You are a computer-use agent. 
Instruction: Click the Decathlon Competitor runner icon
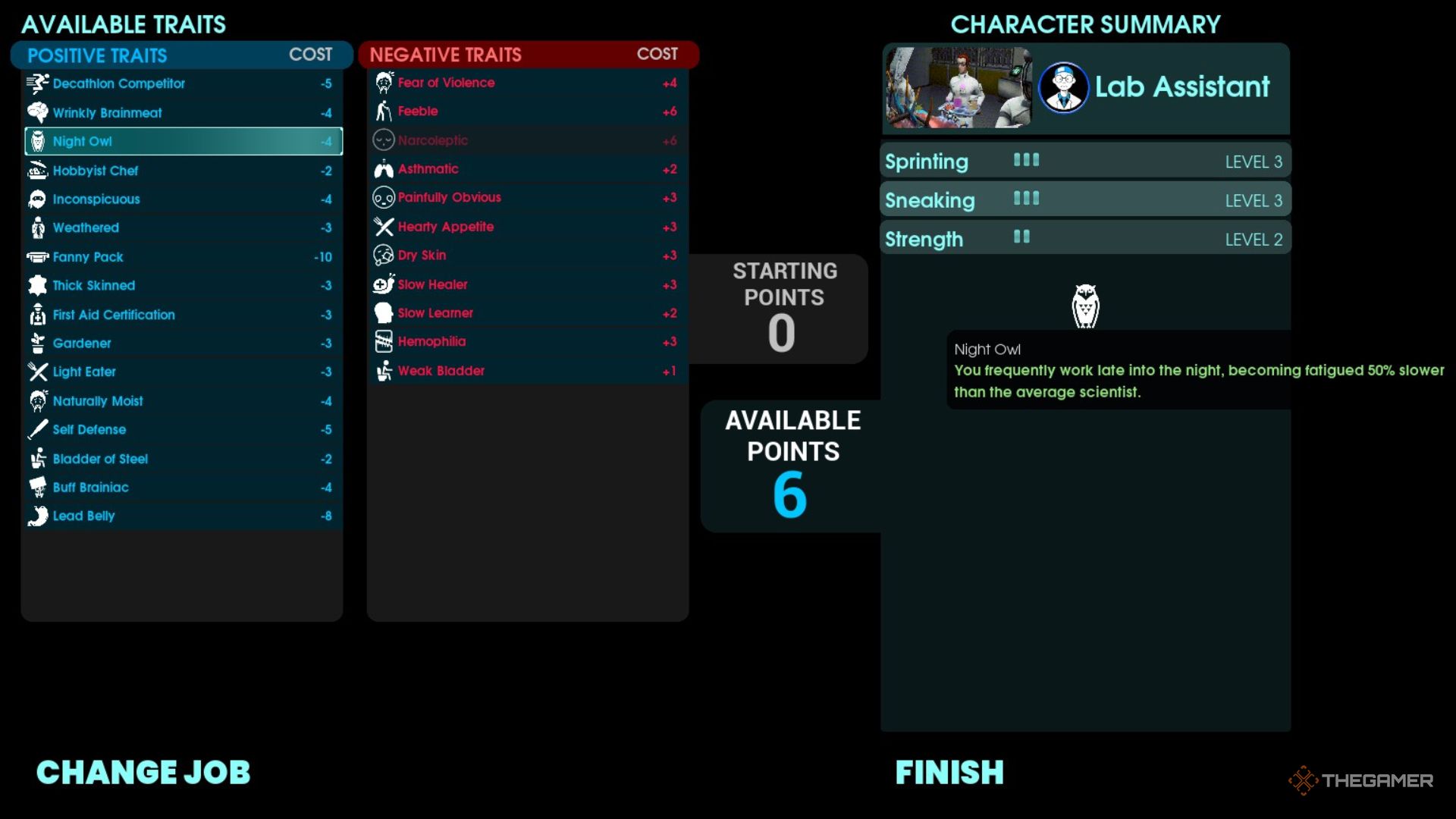tap(36, 83)
